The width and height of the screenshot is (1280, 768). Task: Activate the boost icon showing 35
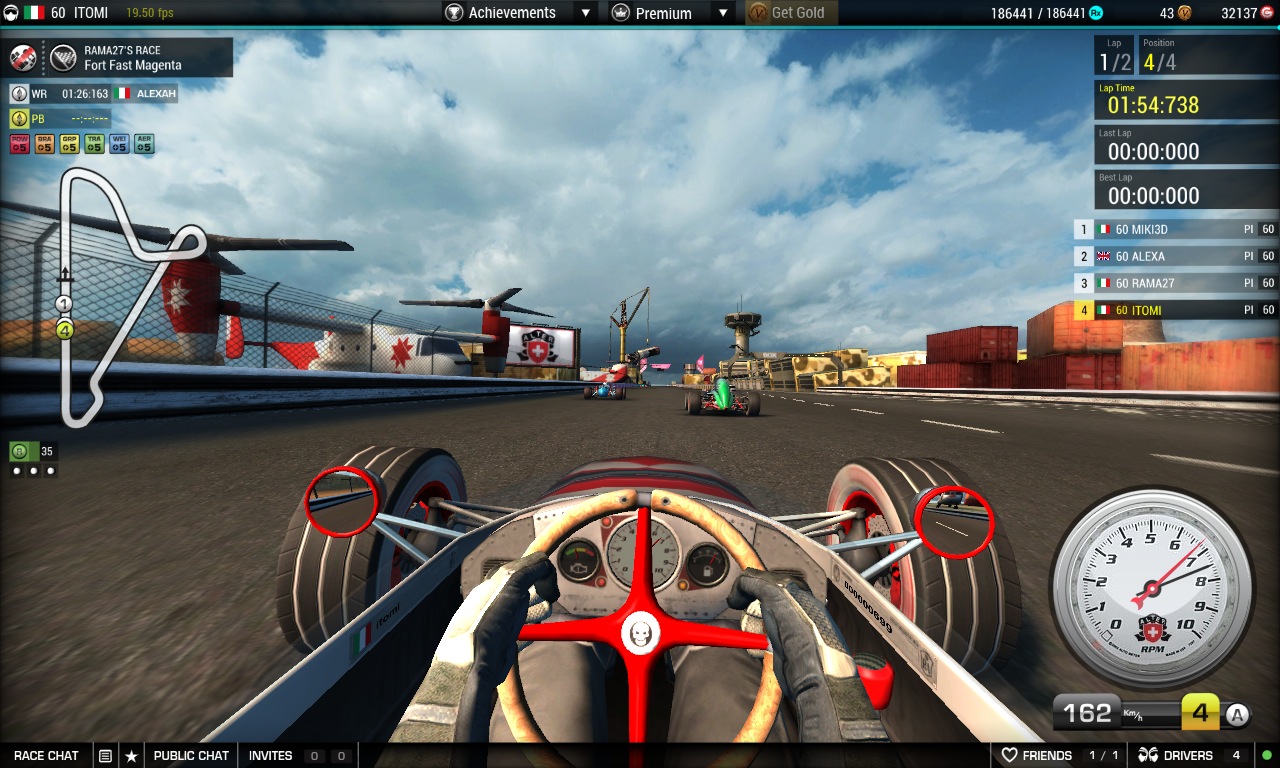click(x=19, y=451)
